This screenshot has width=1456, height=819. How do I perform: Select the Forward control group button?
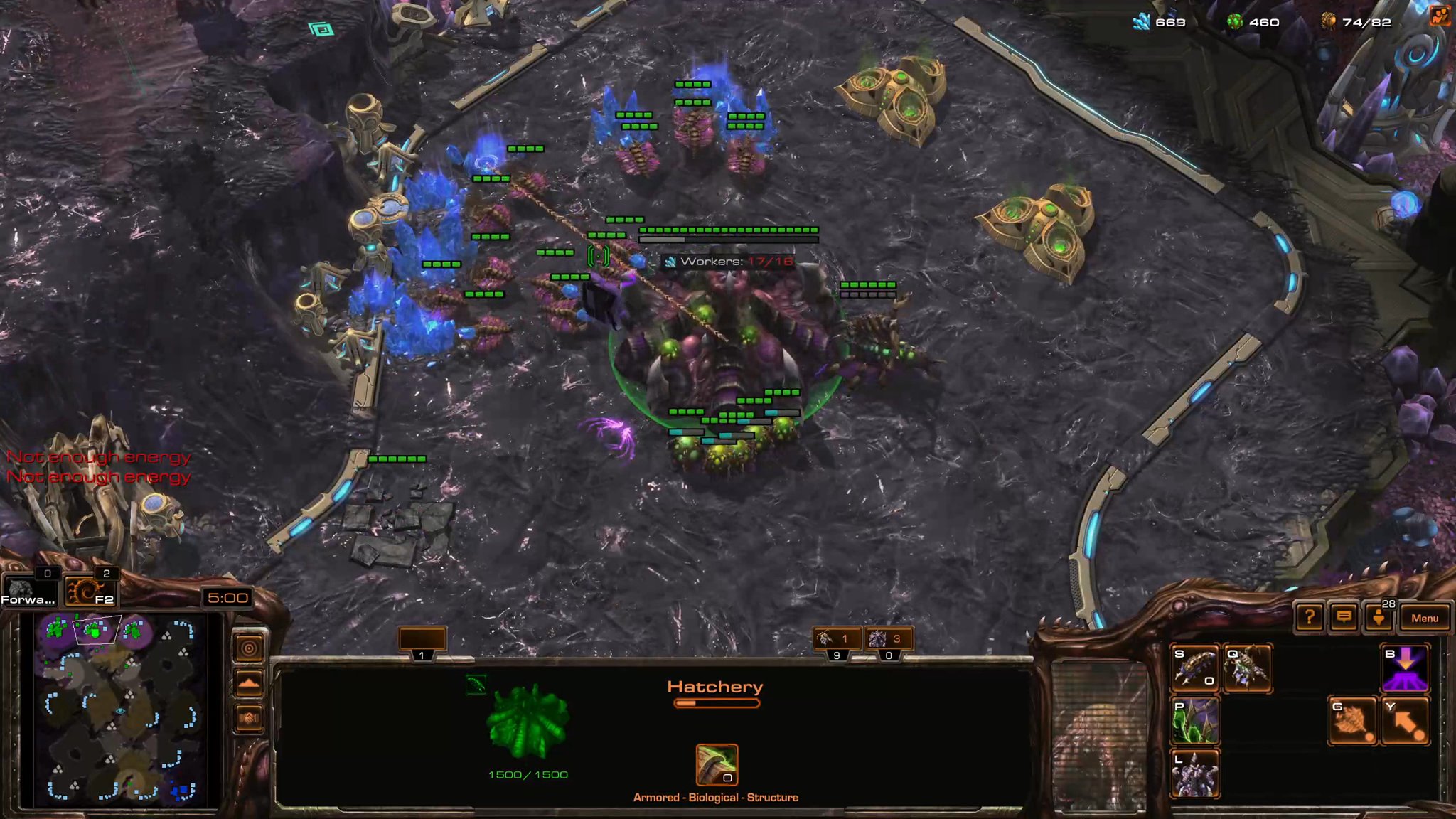[x=28, y=591]
